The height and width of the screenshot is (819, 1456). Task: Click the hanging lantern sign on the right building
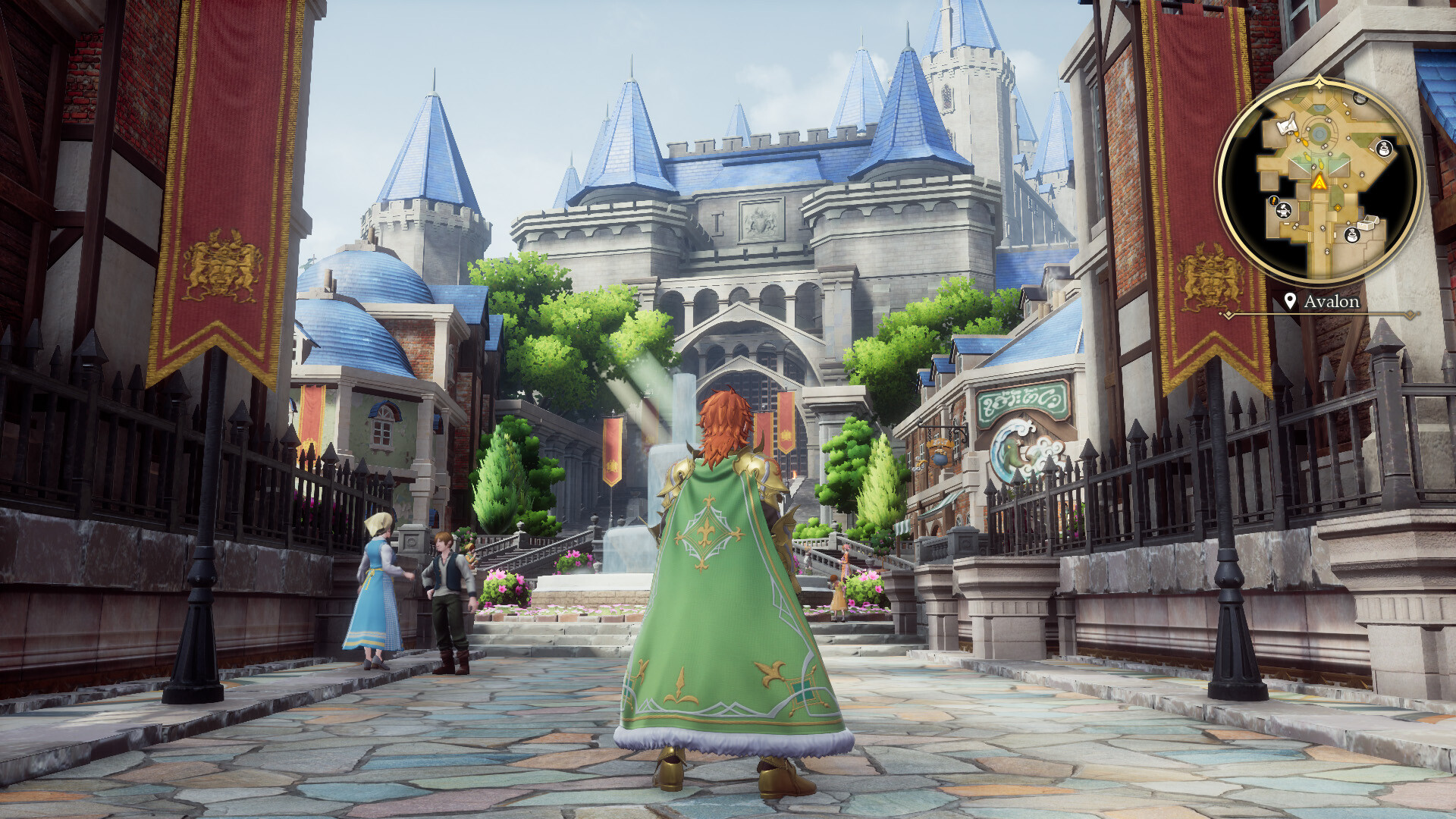pyautogui.click(x=939, y=455)
